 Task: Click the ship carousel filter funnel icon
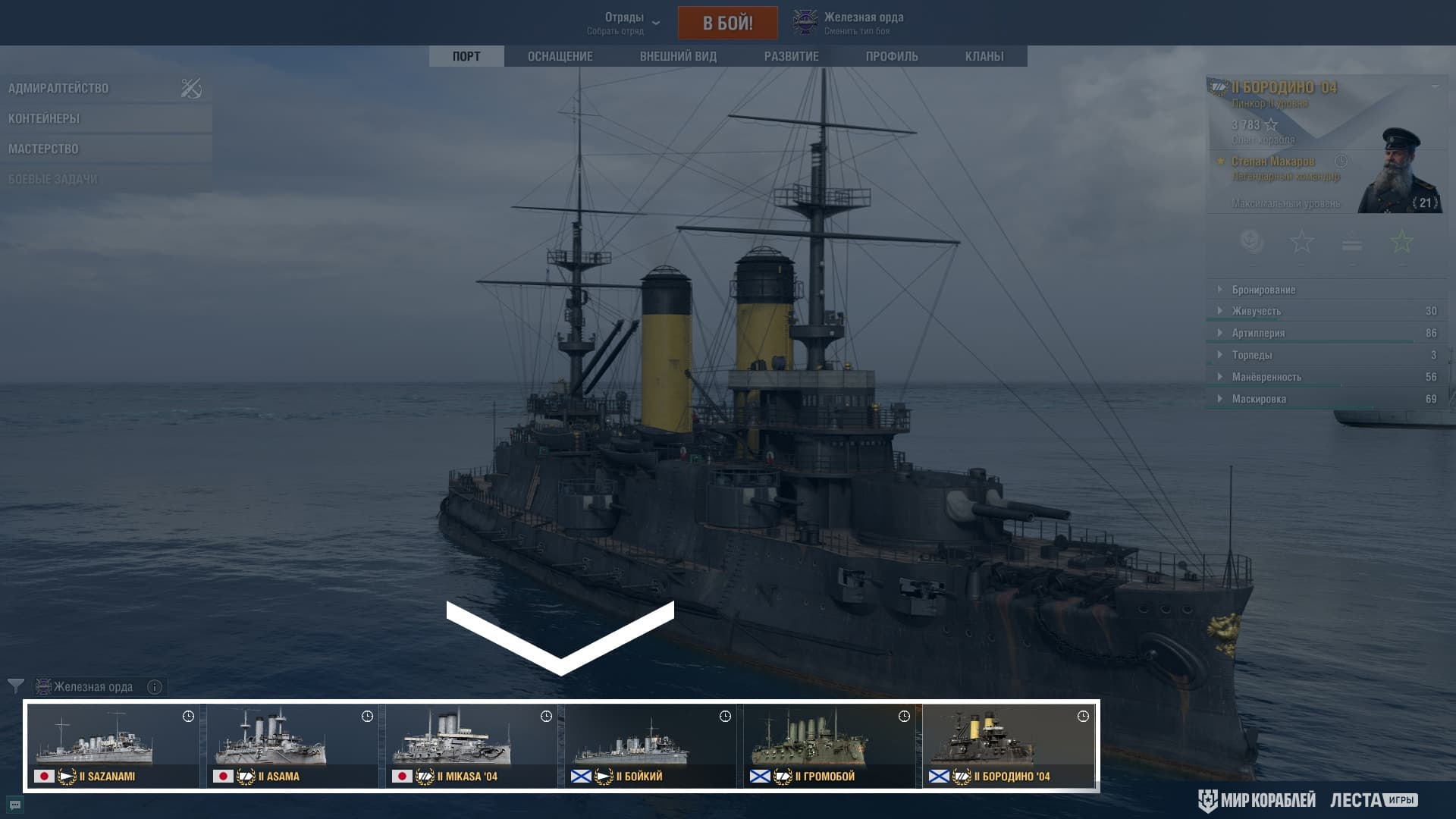15,686
